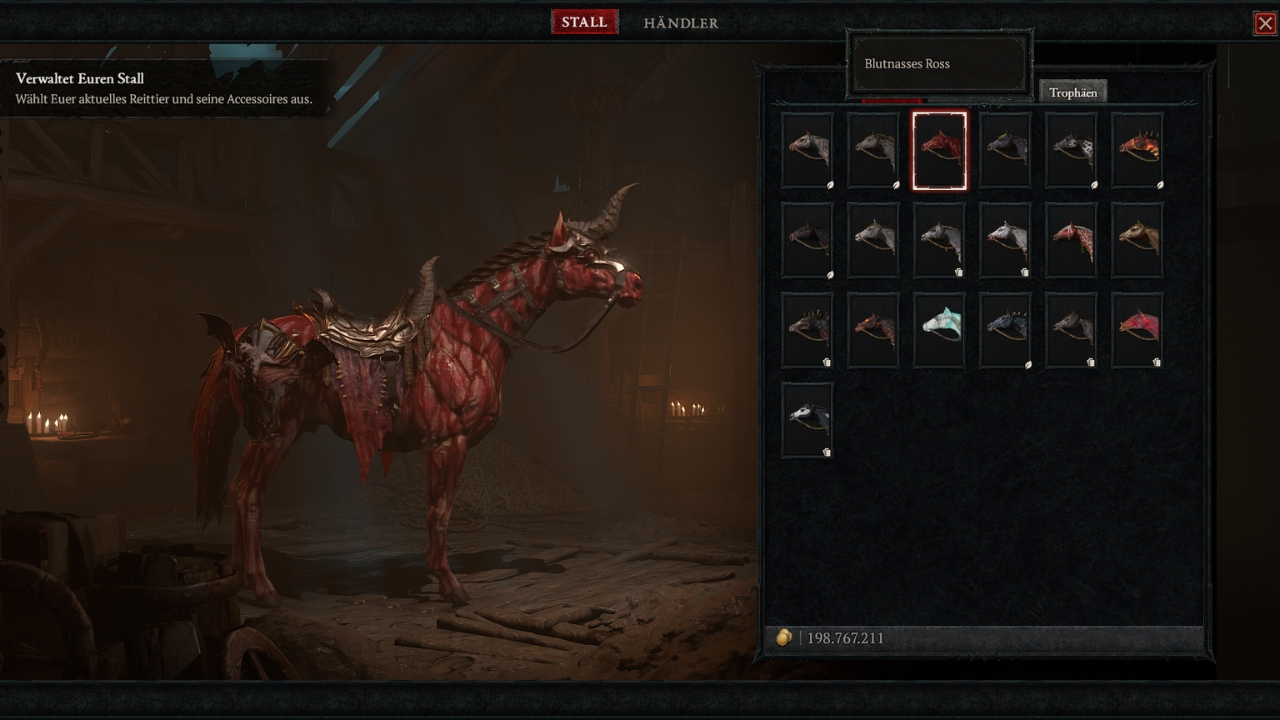
Task: Select the Stall tab
Action: pos(584,22)
